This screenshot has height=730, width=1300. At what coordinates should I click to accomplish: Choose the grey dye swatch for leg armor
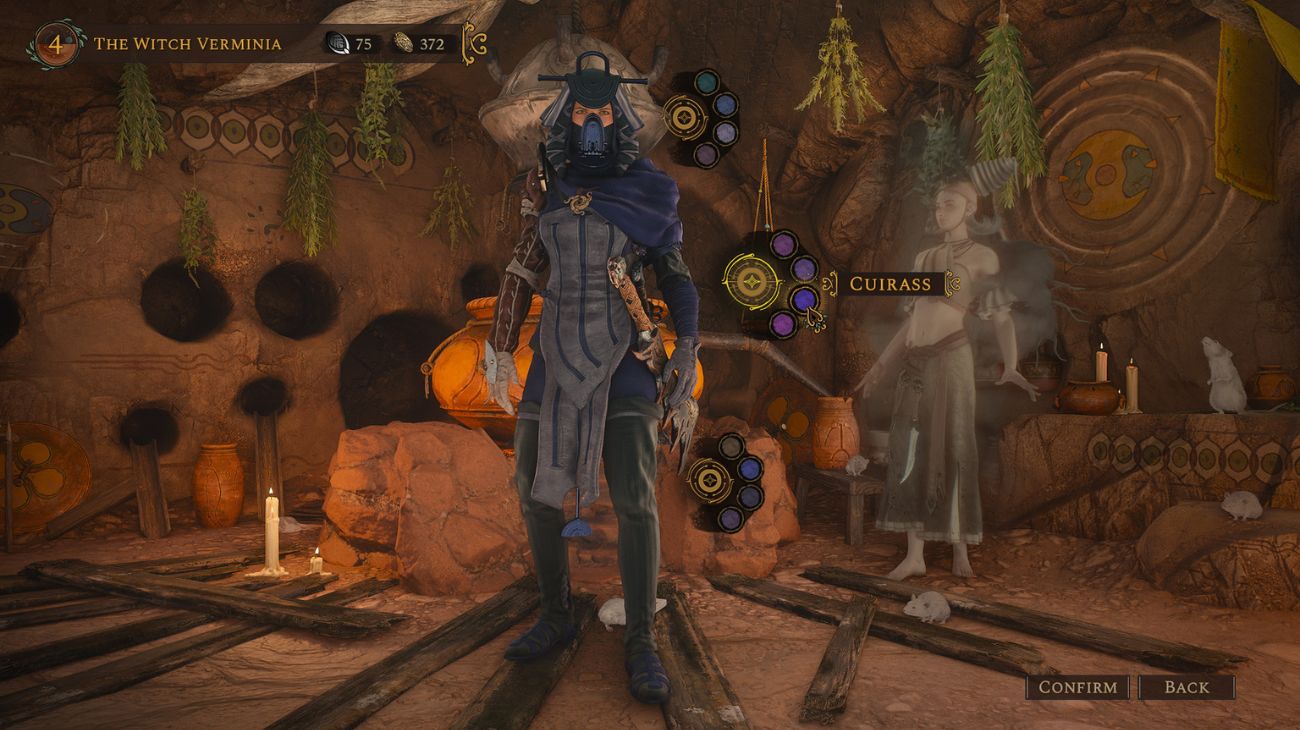coord(731,446)
